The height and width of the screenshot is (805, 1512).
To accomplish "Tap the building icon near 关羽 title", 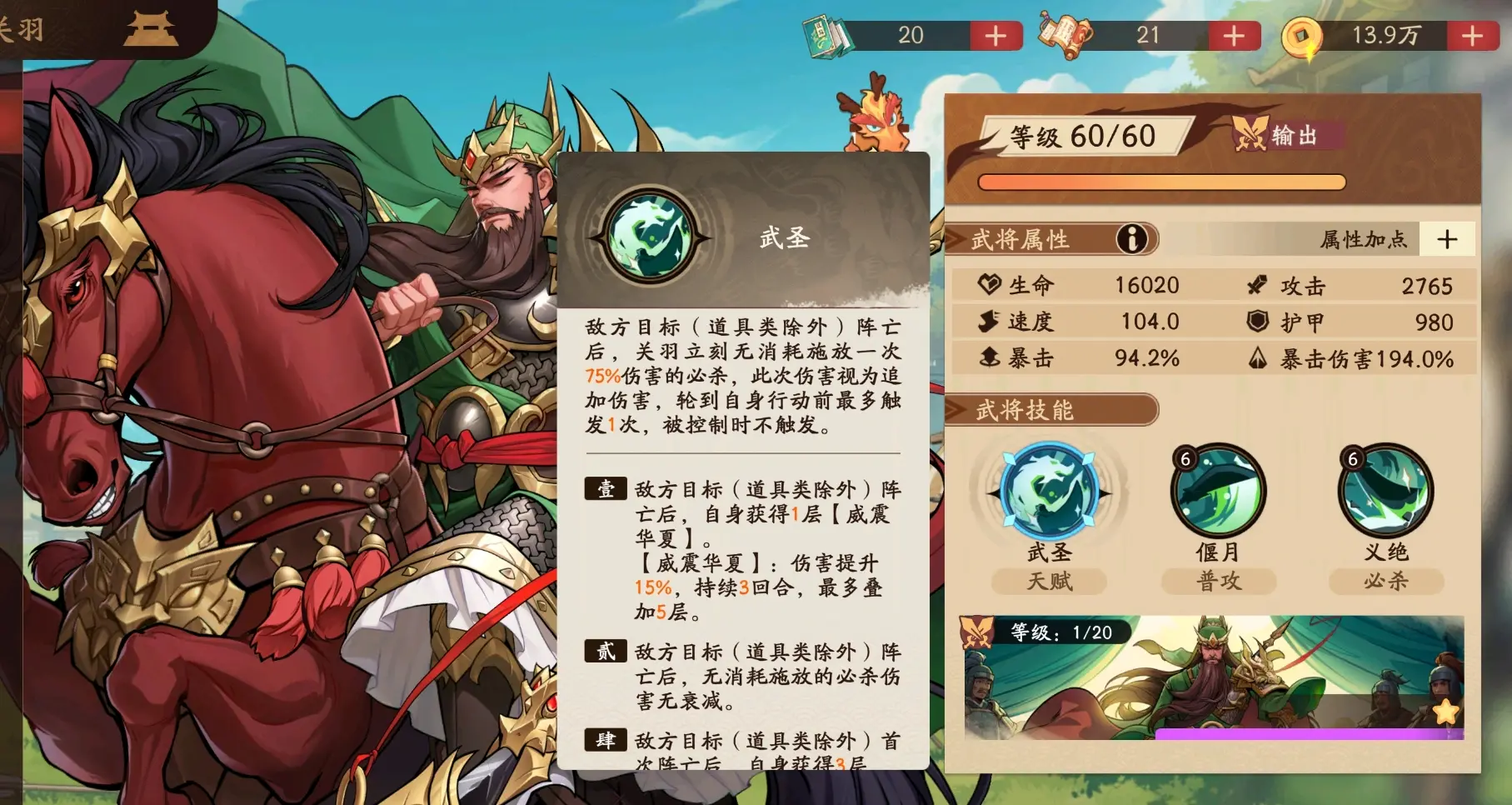I will (153, 28).
